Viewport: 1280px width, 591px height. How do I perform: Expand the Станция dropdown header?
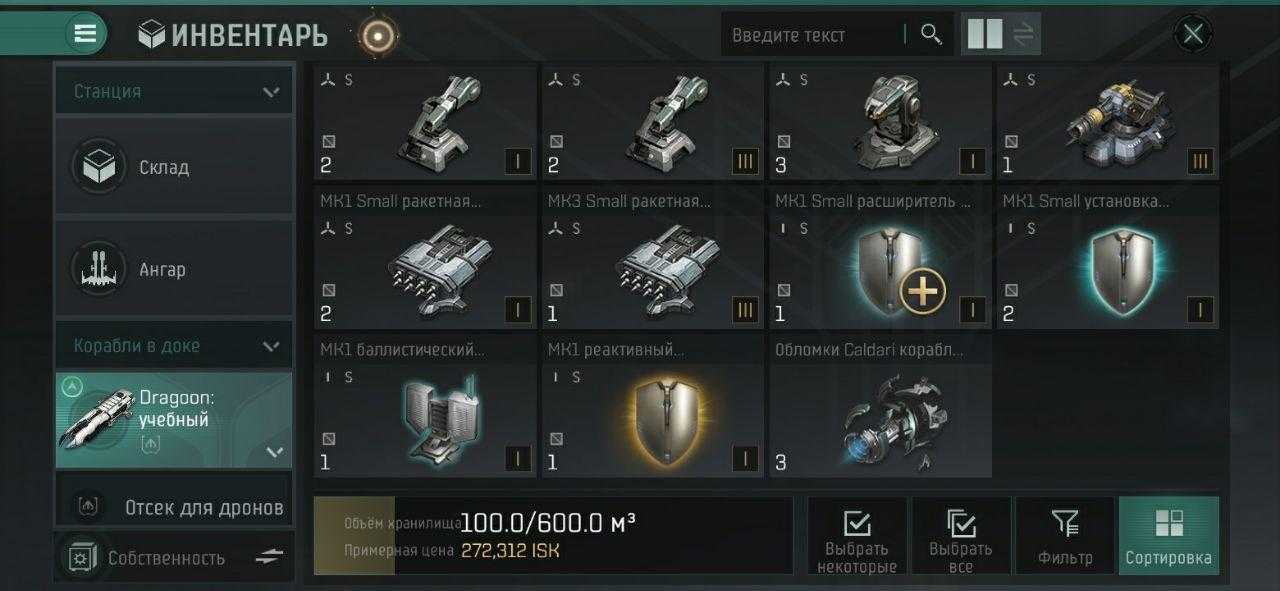point(174,91)
